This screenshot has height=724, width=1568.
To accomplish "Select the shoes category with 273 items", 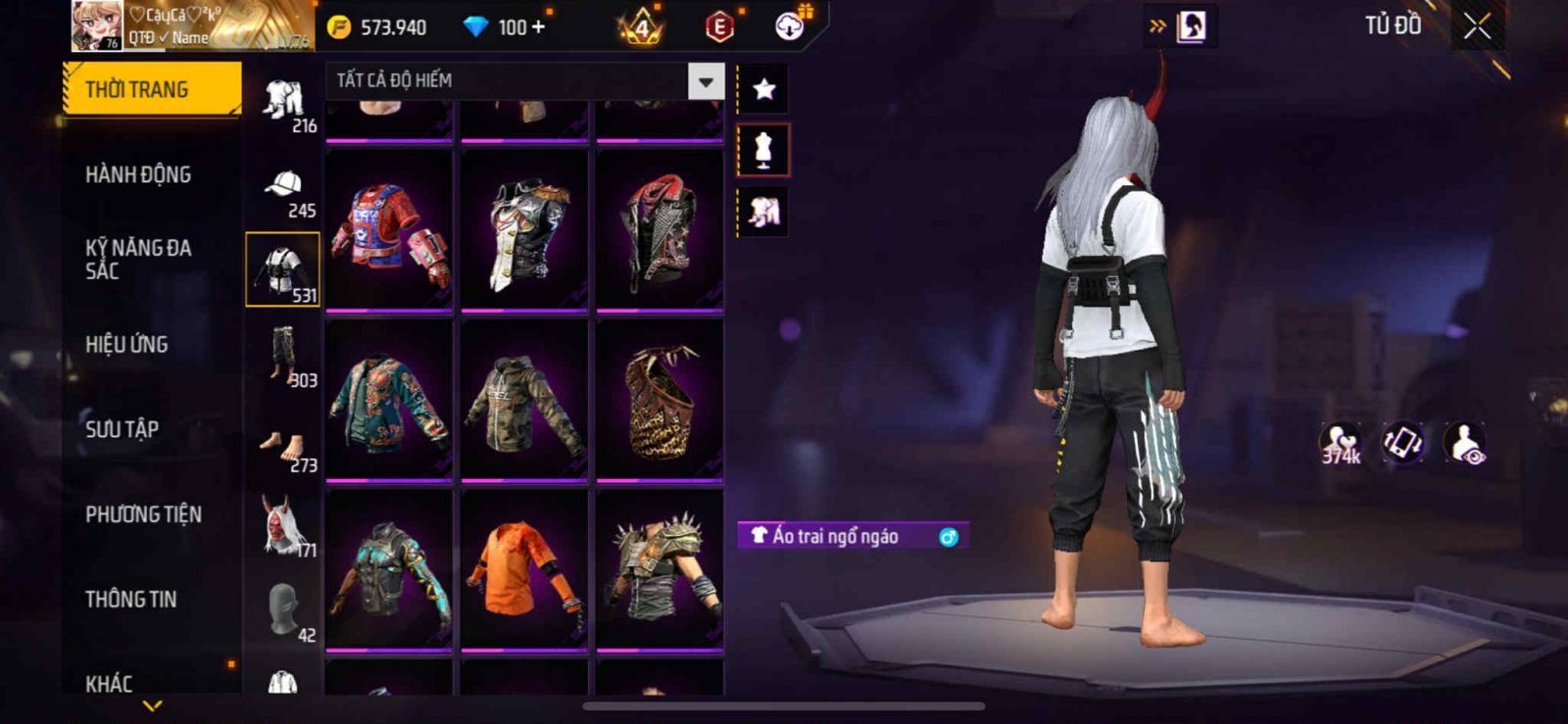I will tap(282, 446).
